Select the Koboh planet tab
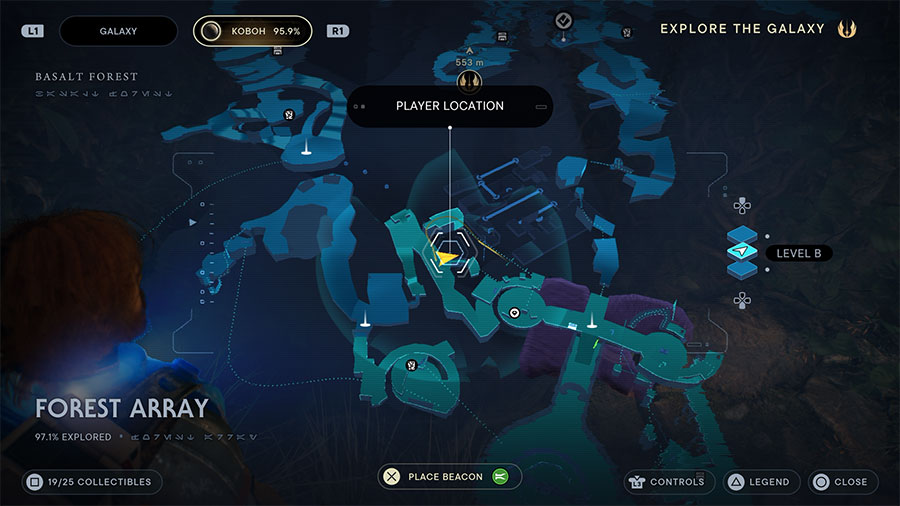900x506 pixels. coord(252,31)
